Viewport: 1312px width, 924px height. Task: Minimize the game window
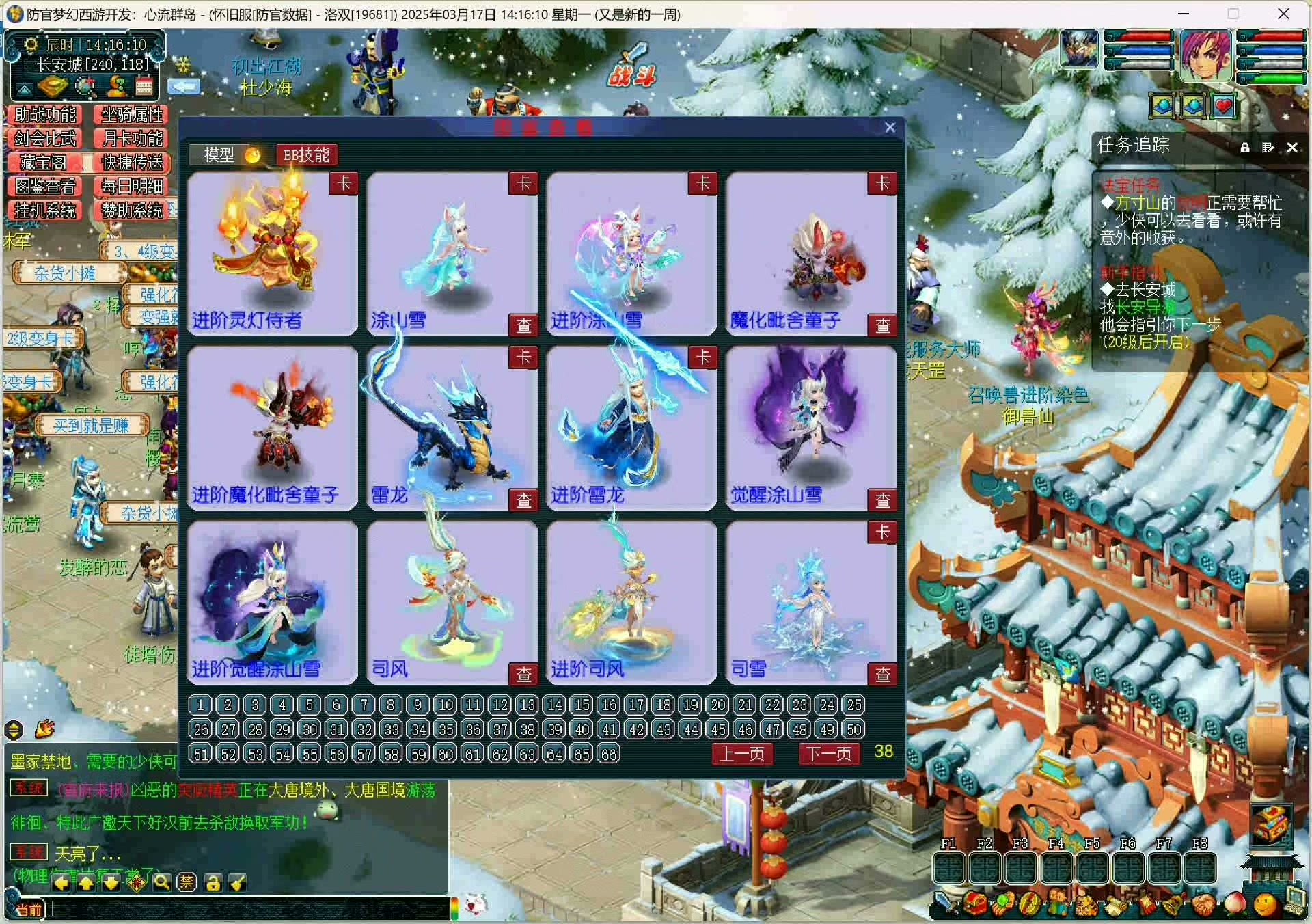click(1184, 14)
